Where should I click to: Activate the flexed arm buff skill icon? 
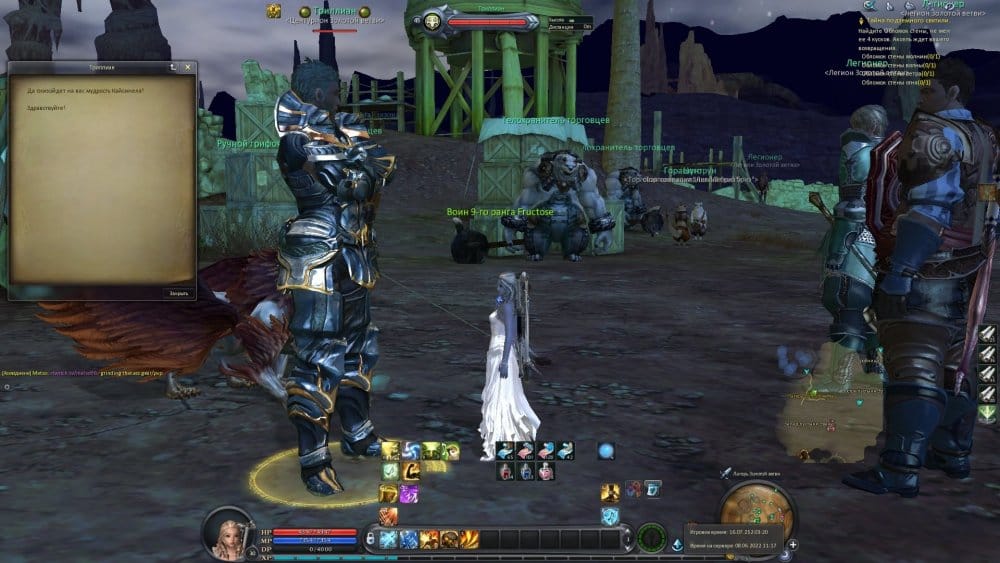(x=409, y=471)
